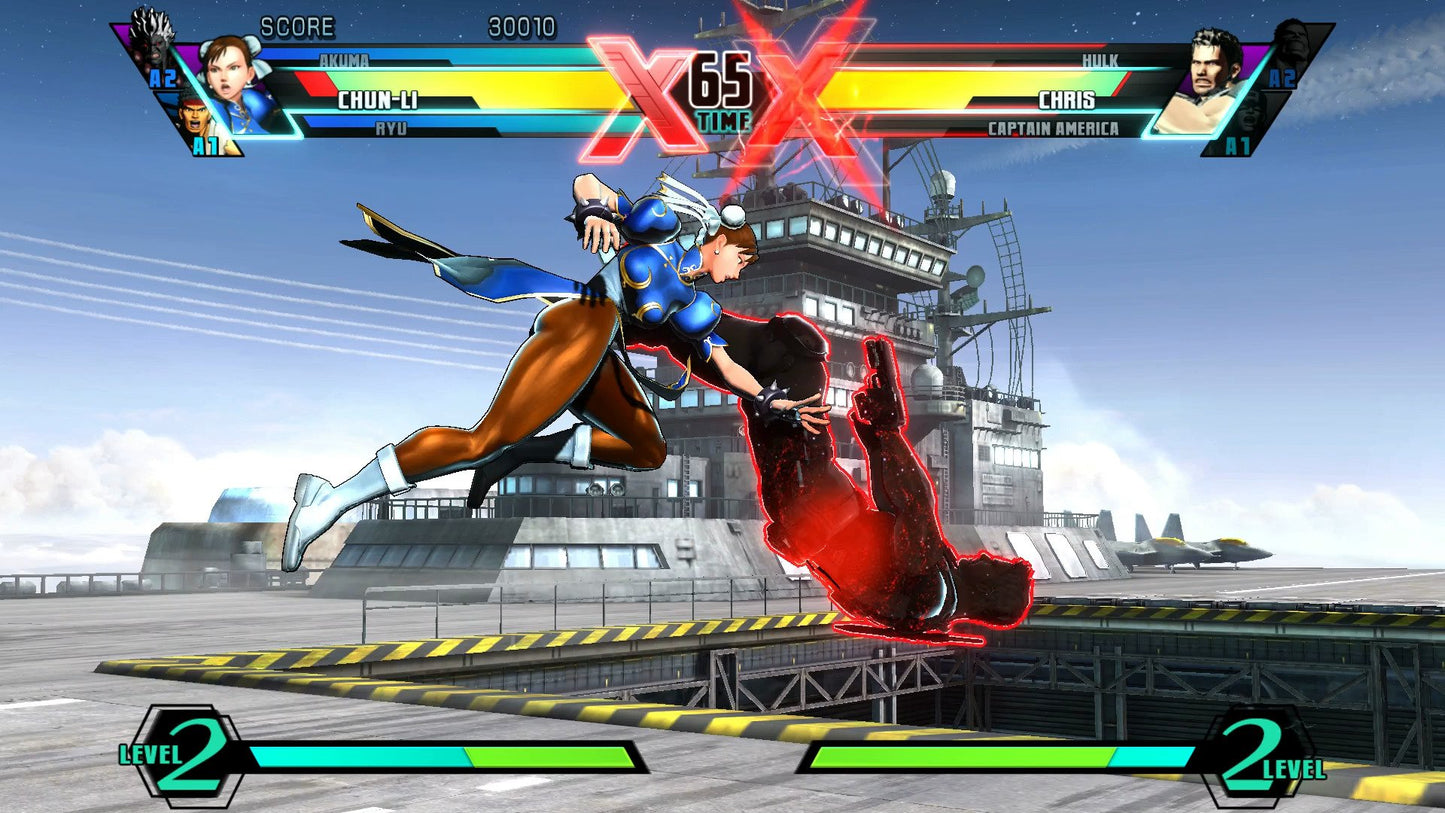Toggle the A1 assist indicator on the left
The image size is (1445, 813).
pyautogui.click(x=205, y=148)
